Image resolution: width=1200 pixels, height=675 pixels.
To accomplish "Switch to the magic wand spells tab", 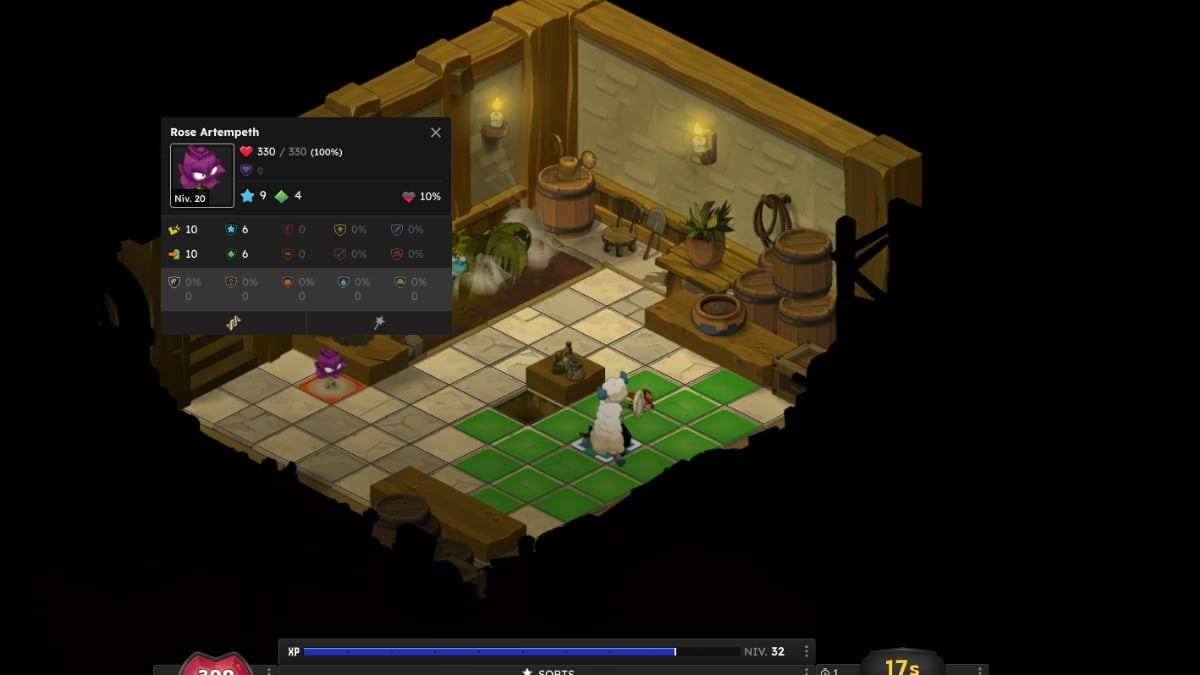I will pyautogui.click(x=379, y=322).
